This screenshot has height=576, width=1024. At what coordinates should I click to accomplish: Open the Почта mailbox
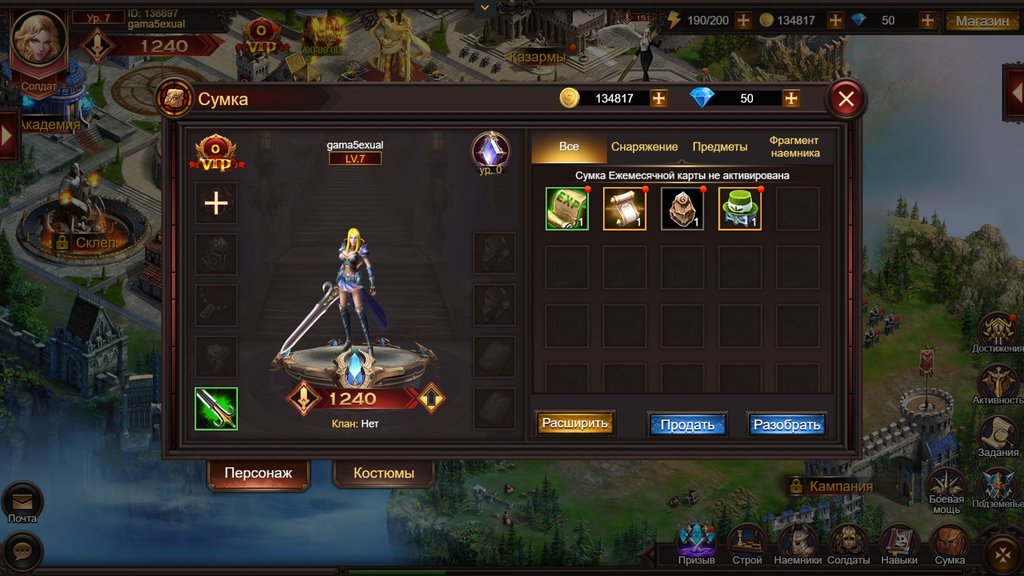coord(22,502)
